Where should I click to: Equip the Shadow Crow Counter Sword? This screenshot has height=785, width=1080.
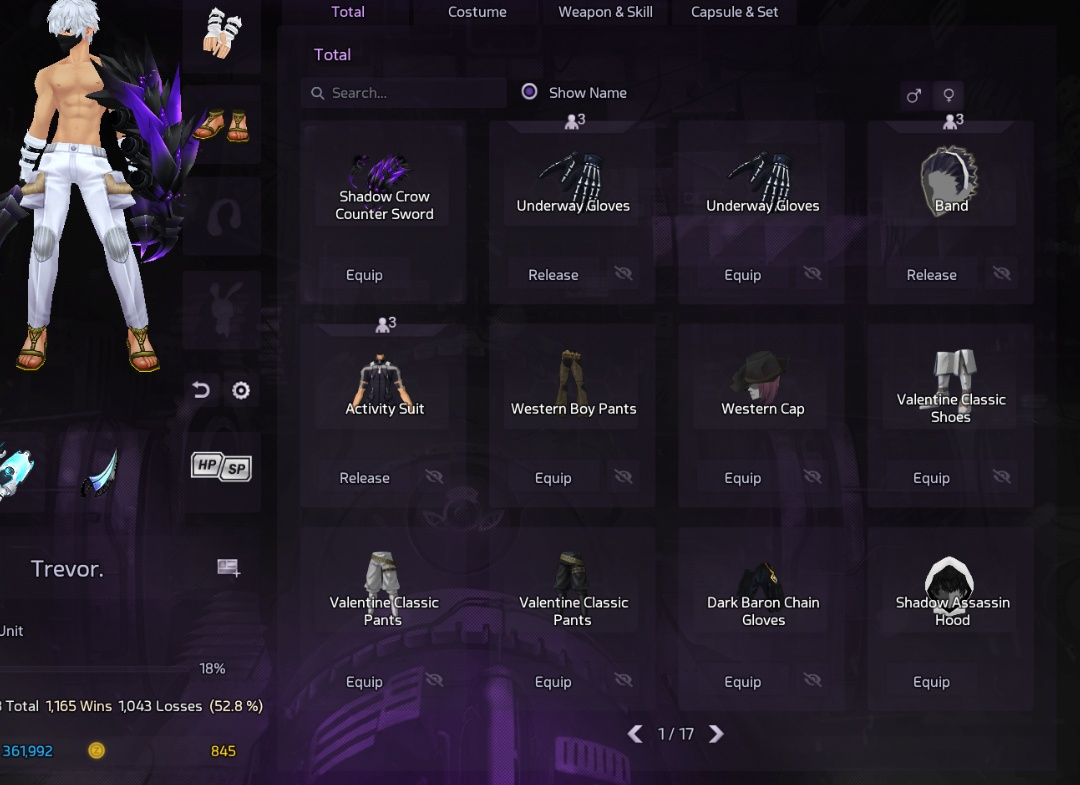coord(364,275)
